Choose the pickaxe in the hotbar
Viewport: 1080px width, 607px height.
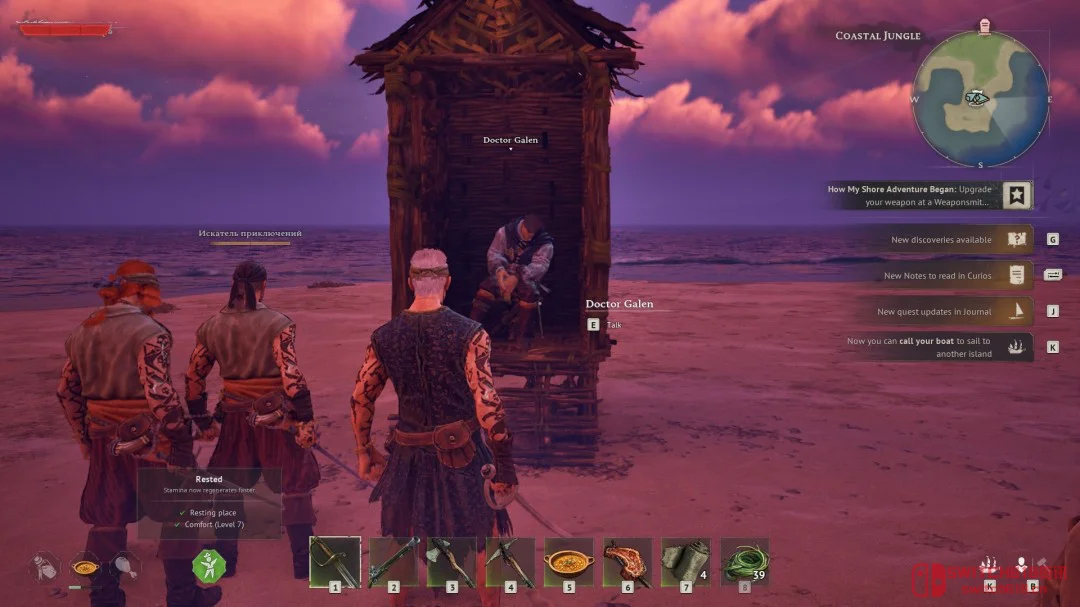pos(510,562)
